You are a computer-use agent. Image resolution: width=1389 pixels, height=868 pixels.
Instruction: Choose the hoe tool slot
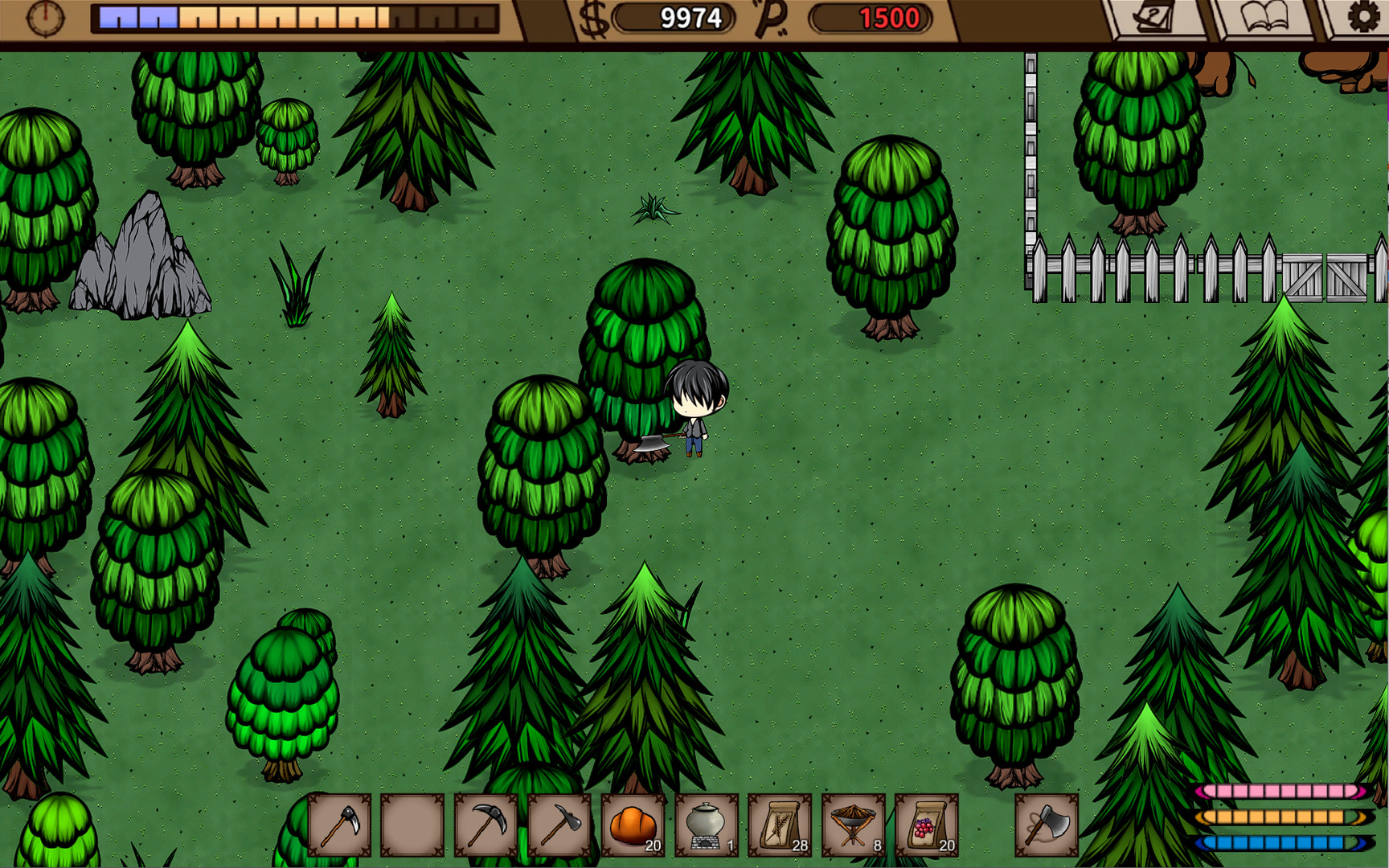(x=559, y=825)
